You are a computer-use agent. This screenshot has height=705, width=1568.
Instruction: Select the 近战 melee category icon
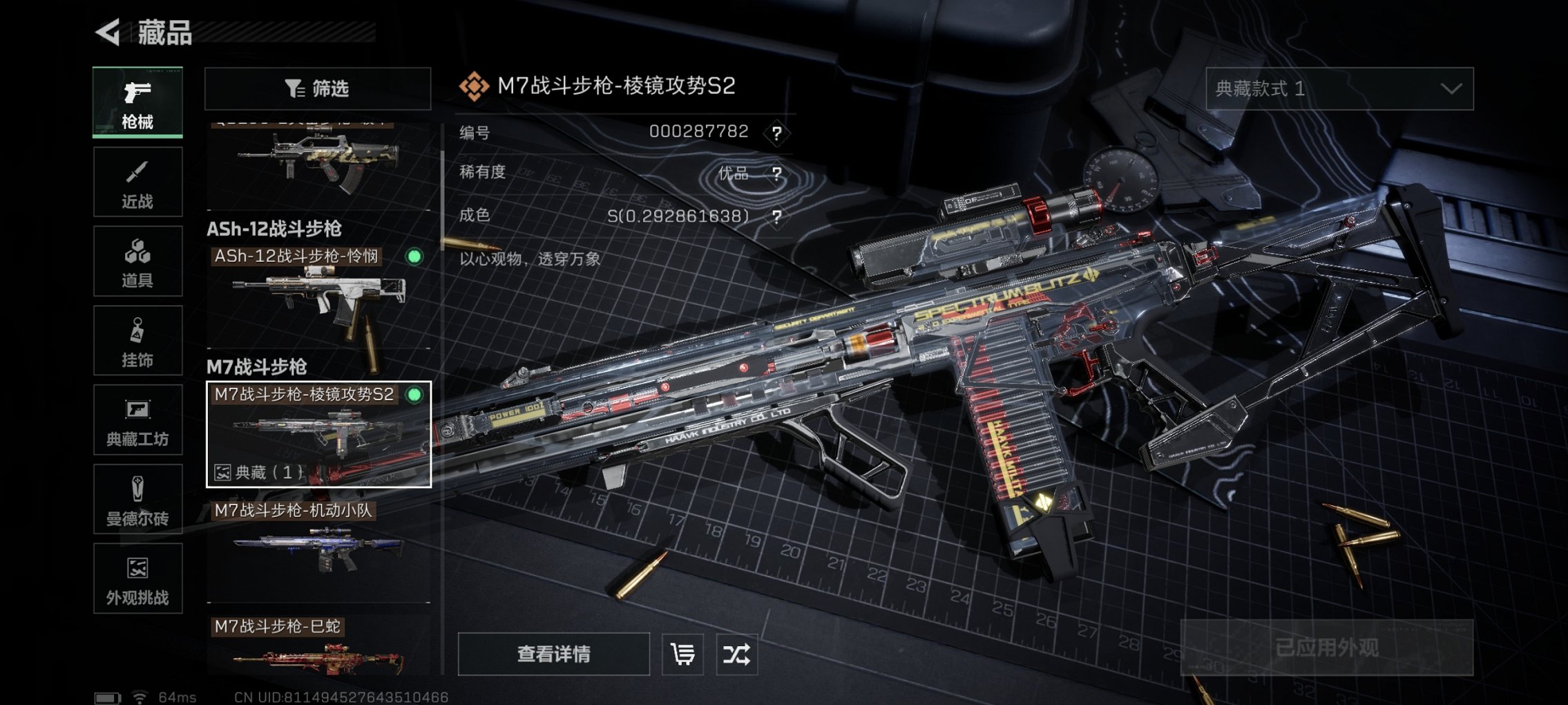[x=137, y=181]
